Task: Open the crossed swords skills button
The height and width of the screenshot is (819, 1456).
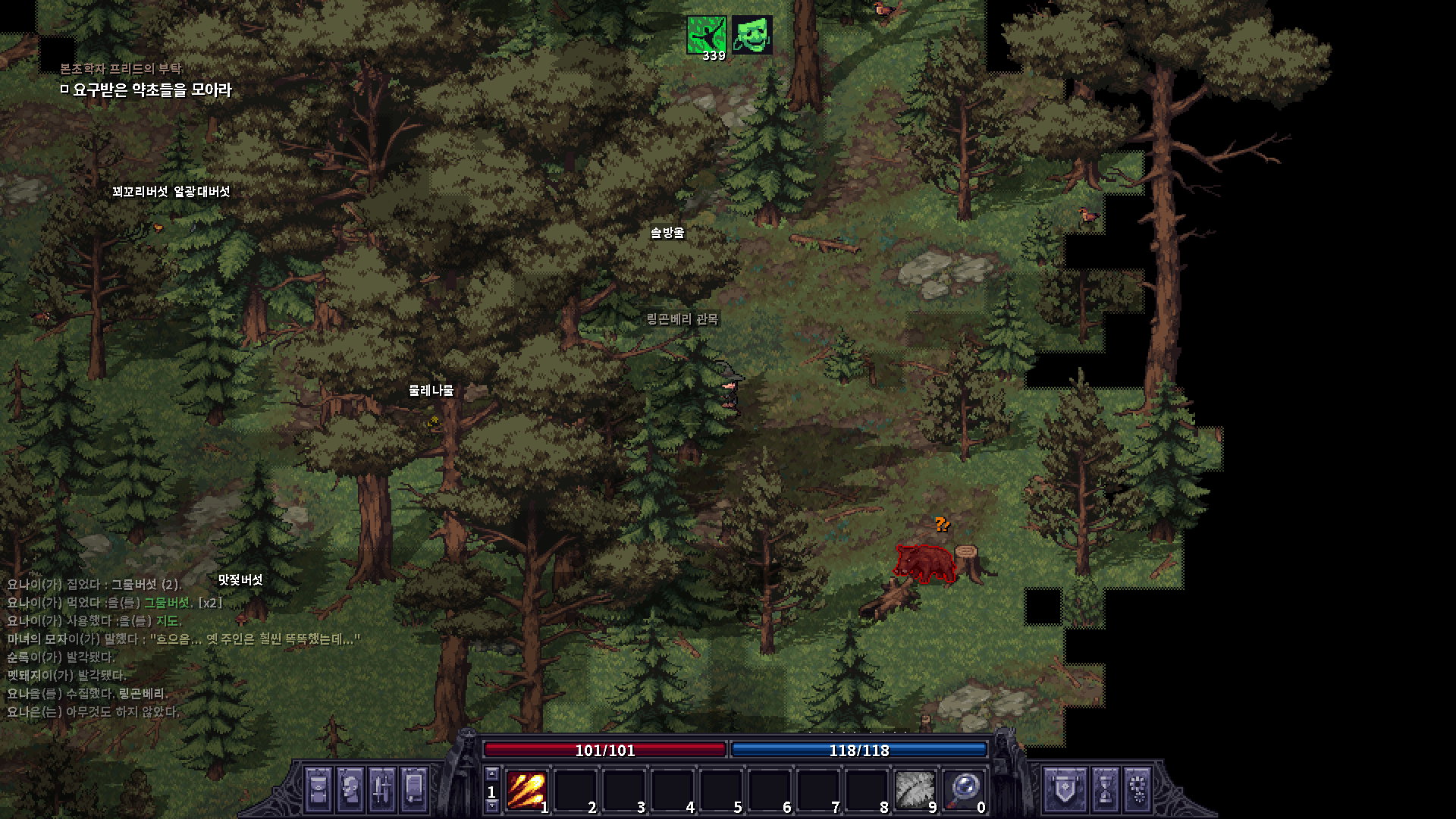Action: tap(381, 789)
